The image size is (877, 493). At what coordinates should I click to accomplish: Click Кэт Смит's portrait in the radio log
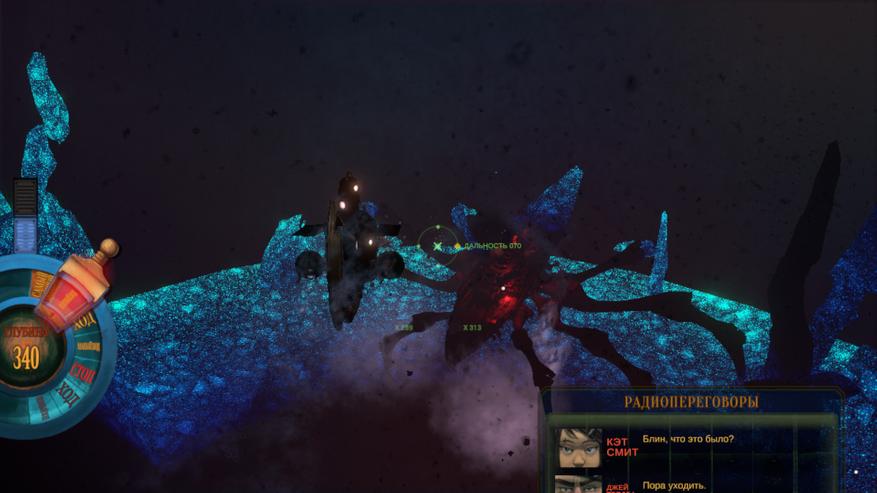(579, 446)
